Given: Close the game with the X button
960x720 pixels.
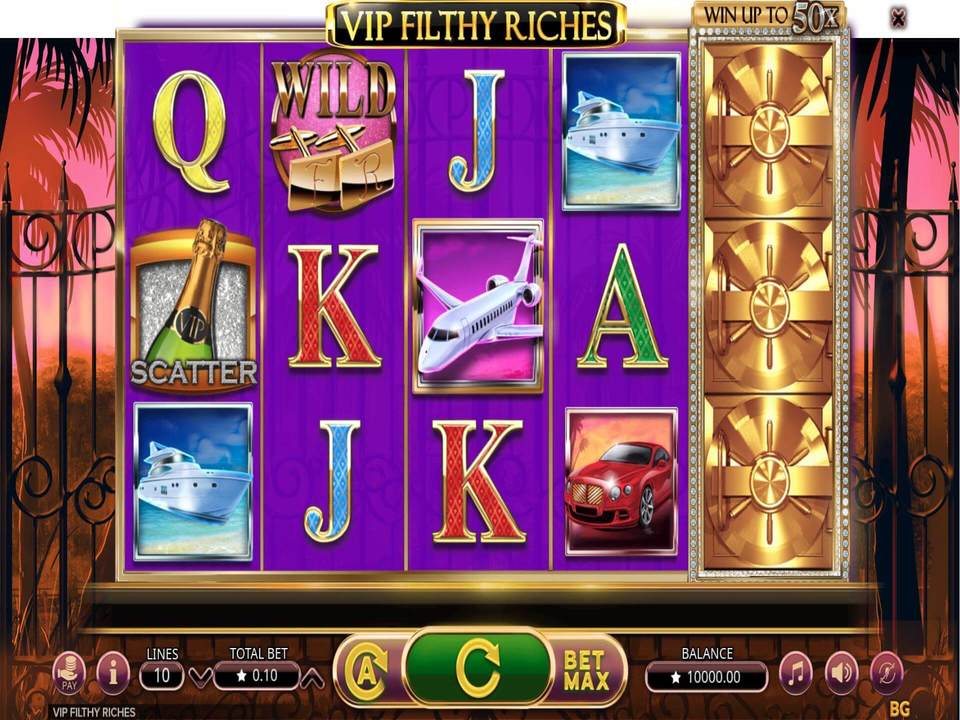Looking at the screenshot, I should coord(898,17).
